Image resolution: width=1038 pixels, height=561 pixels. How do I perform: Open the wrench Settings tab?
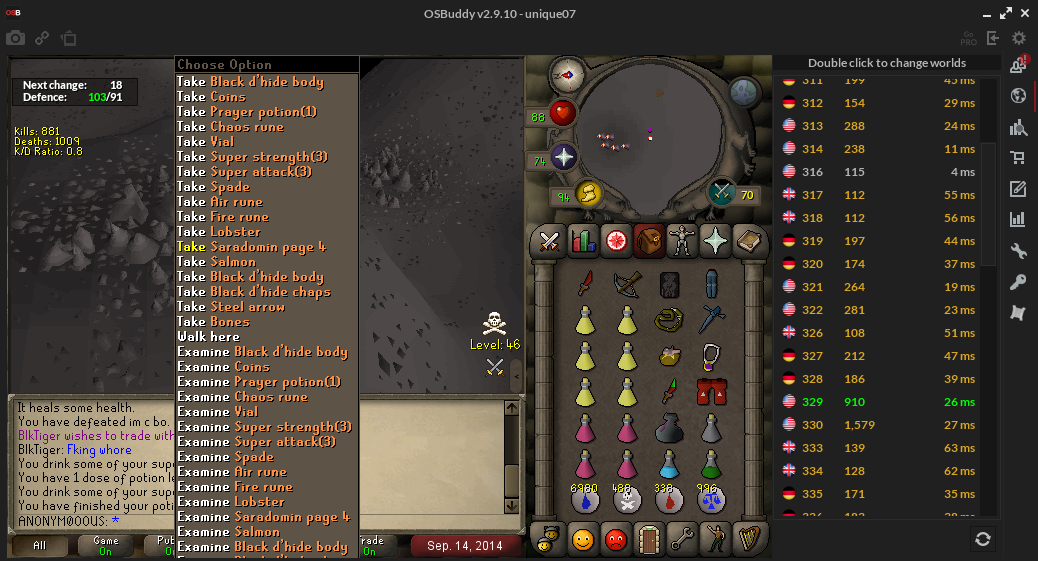(x=682, y=540)
